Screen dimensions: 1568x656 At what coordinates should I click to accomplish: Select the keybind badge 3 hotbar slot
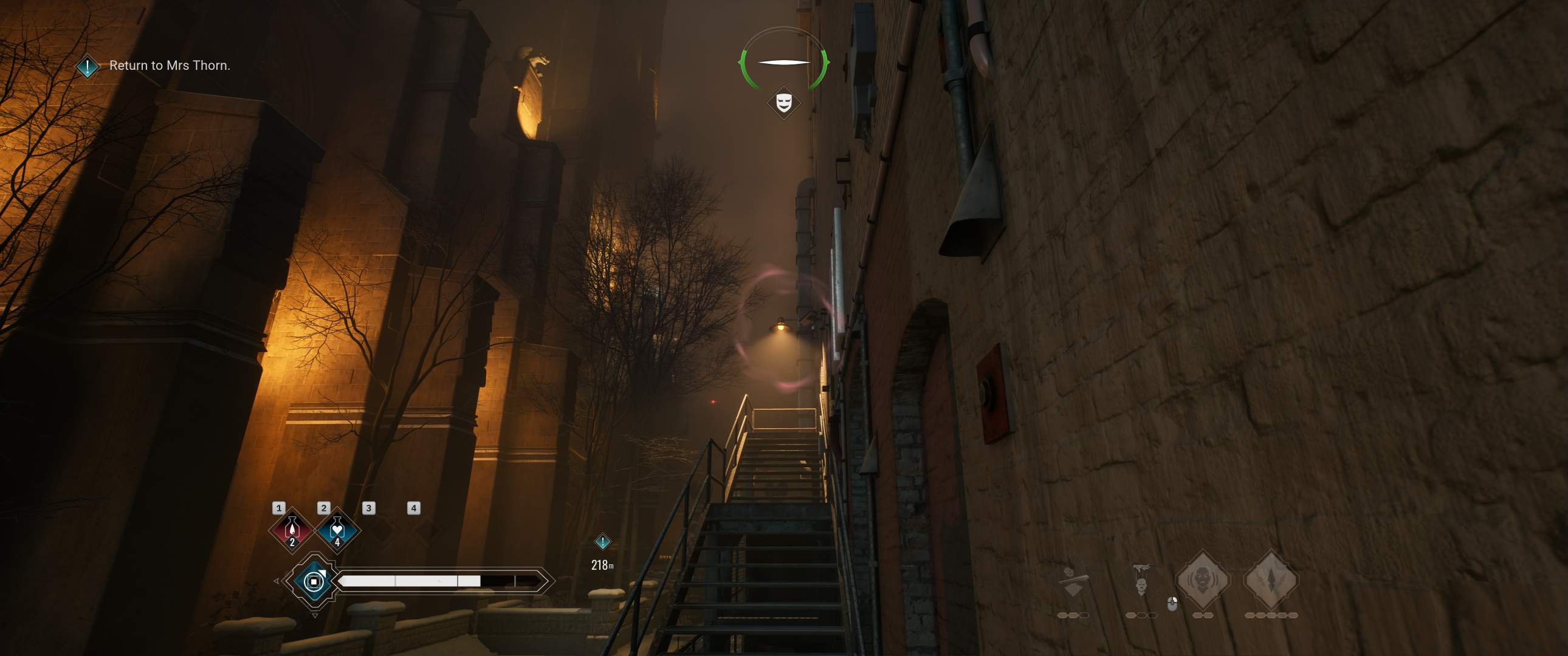click(369, 509)
